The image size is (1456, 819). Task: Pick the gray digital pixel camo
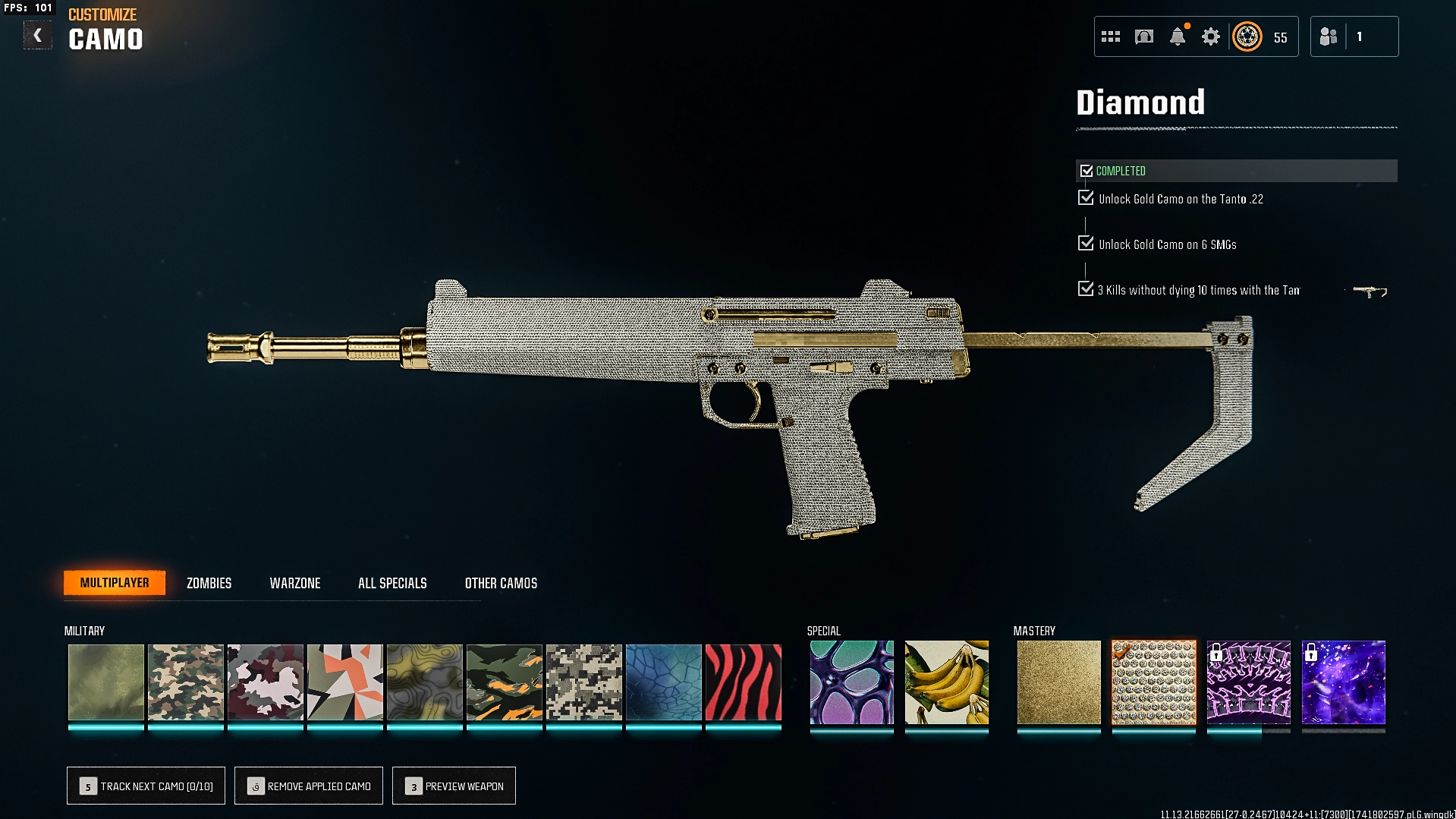[583, 682]
